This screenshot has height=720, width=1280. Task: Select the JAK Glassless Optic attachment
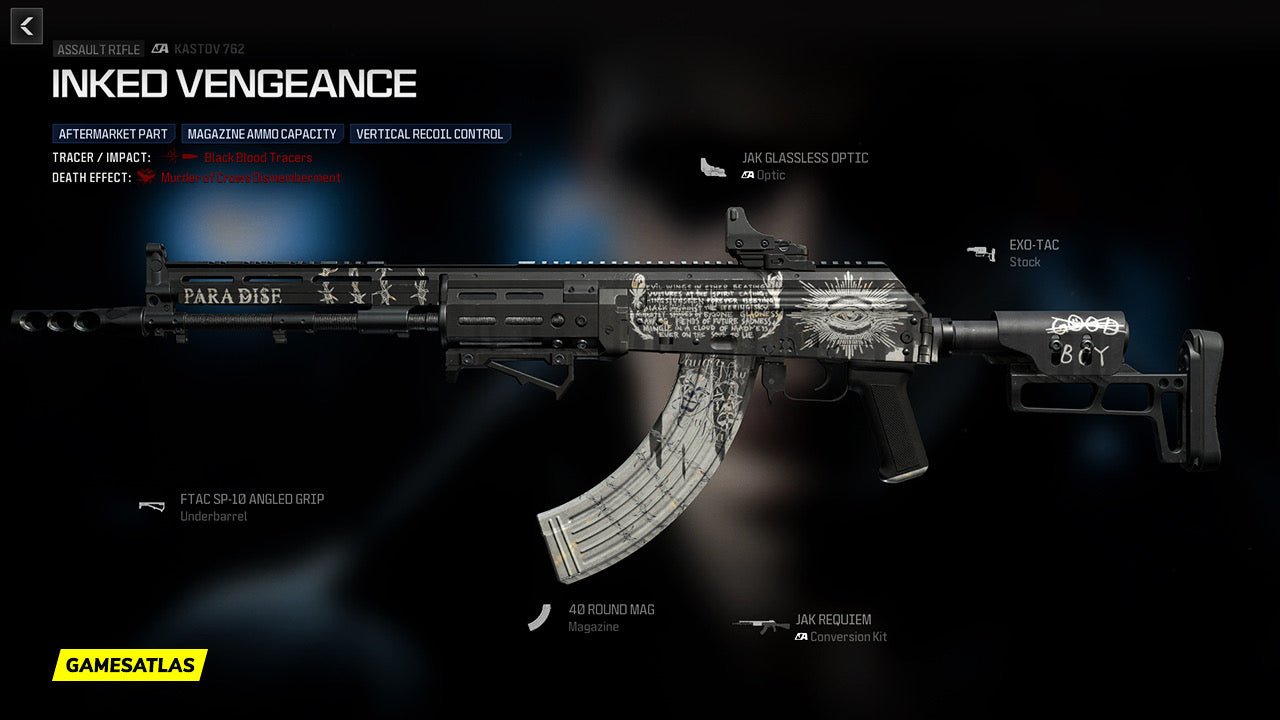[x=804, y=158]
